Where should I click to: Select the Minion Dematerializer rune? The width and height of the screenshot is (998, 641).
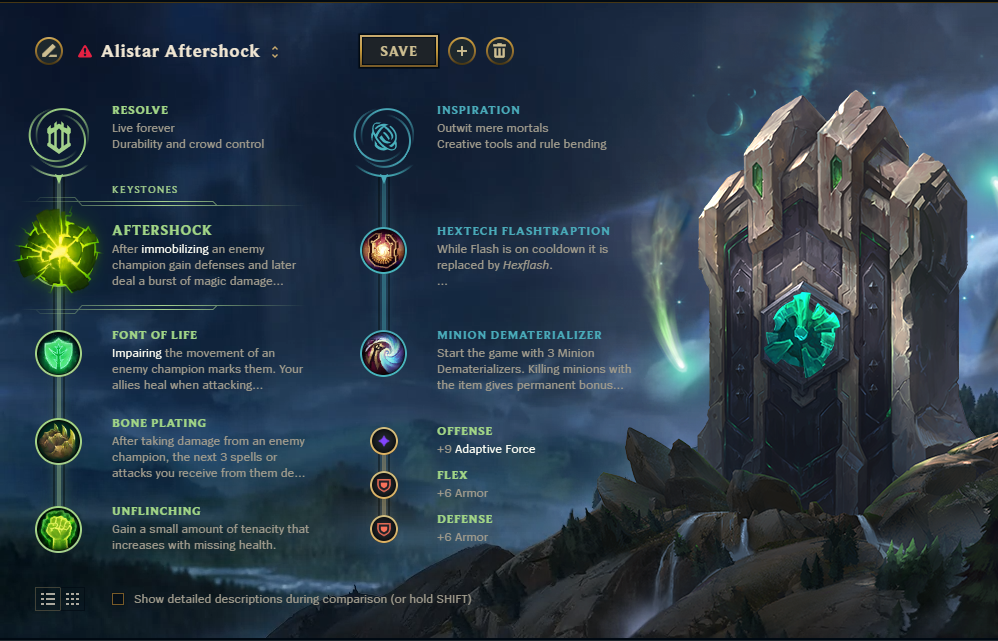[382, 353]
